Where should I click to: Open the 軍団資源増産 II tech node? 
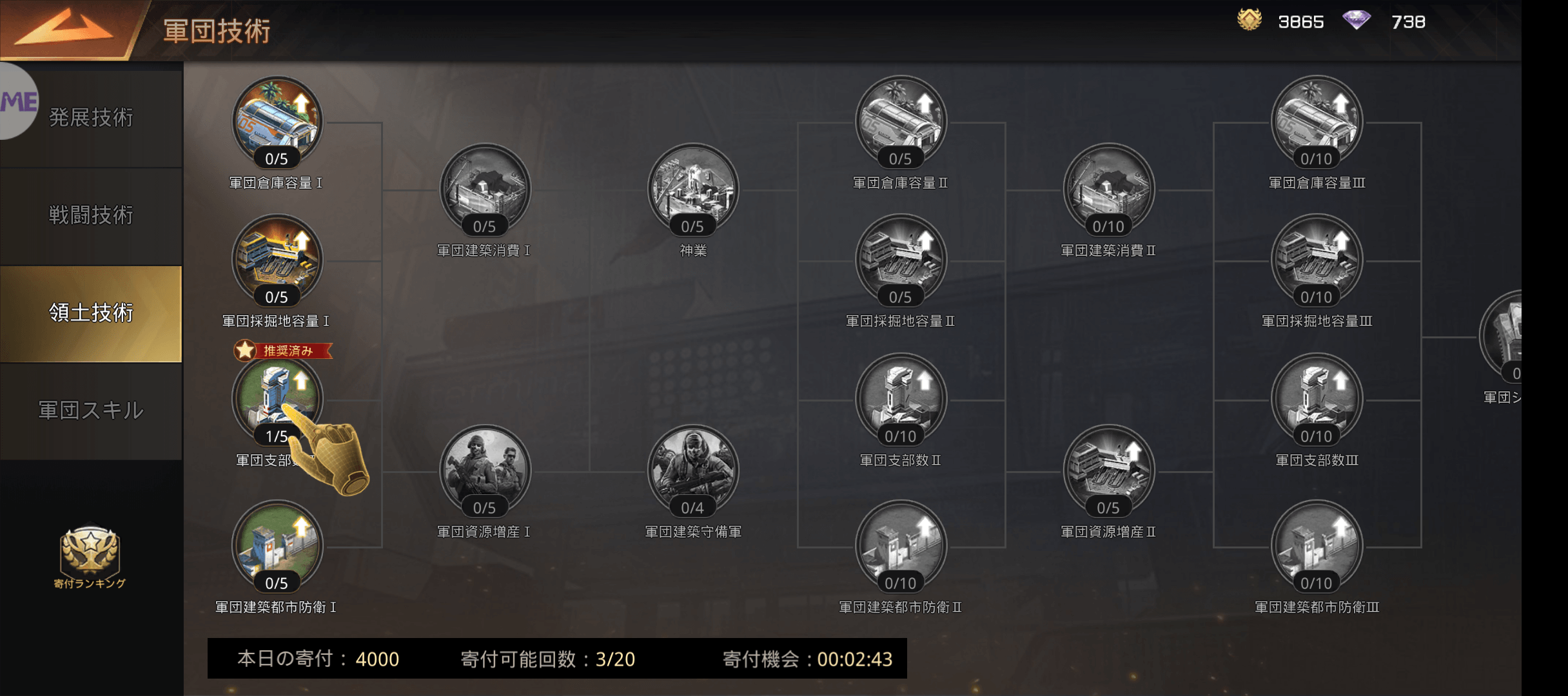(x=1108, y=471)
